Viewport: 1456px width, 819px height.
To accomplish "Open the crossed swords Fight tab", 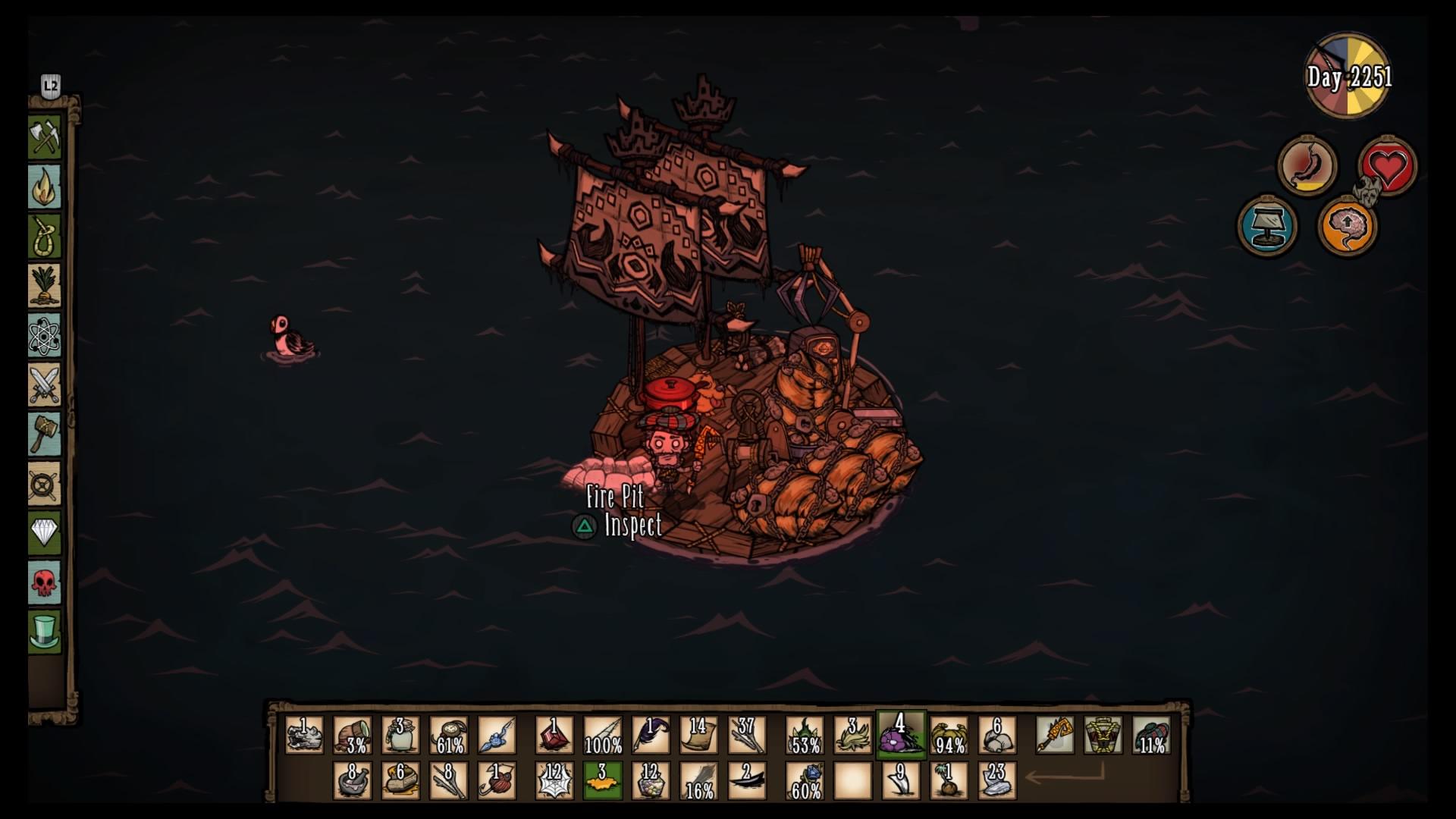I will click(45, 384).
